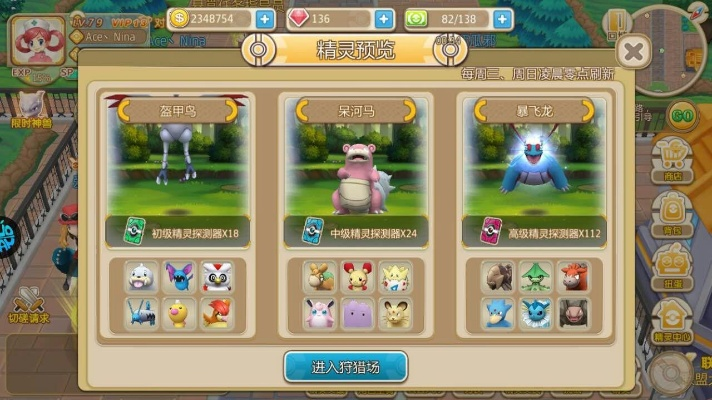View the Plusle preview icon
Image resolution: width=712 pixels, height=400 pixels.
coord(357,278)
